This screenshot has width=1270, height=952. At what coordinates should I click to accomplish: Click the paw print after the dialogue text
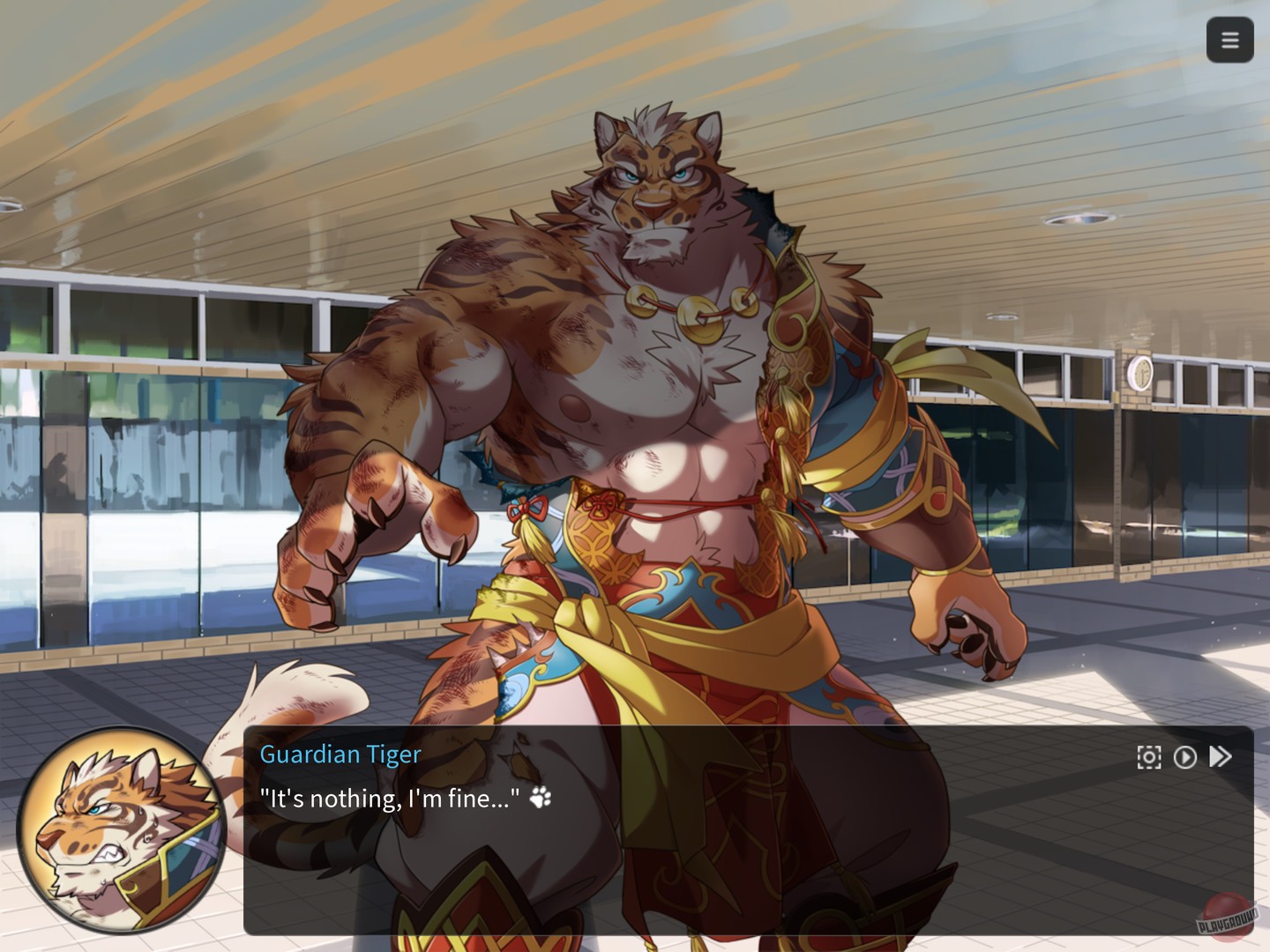pos(539,798)
